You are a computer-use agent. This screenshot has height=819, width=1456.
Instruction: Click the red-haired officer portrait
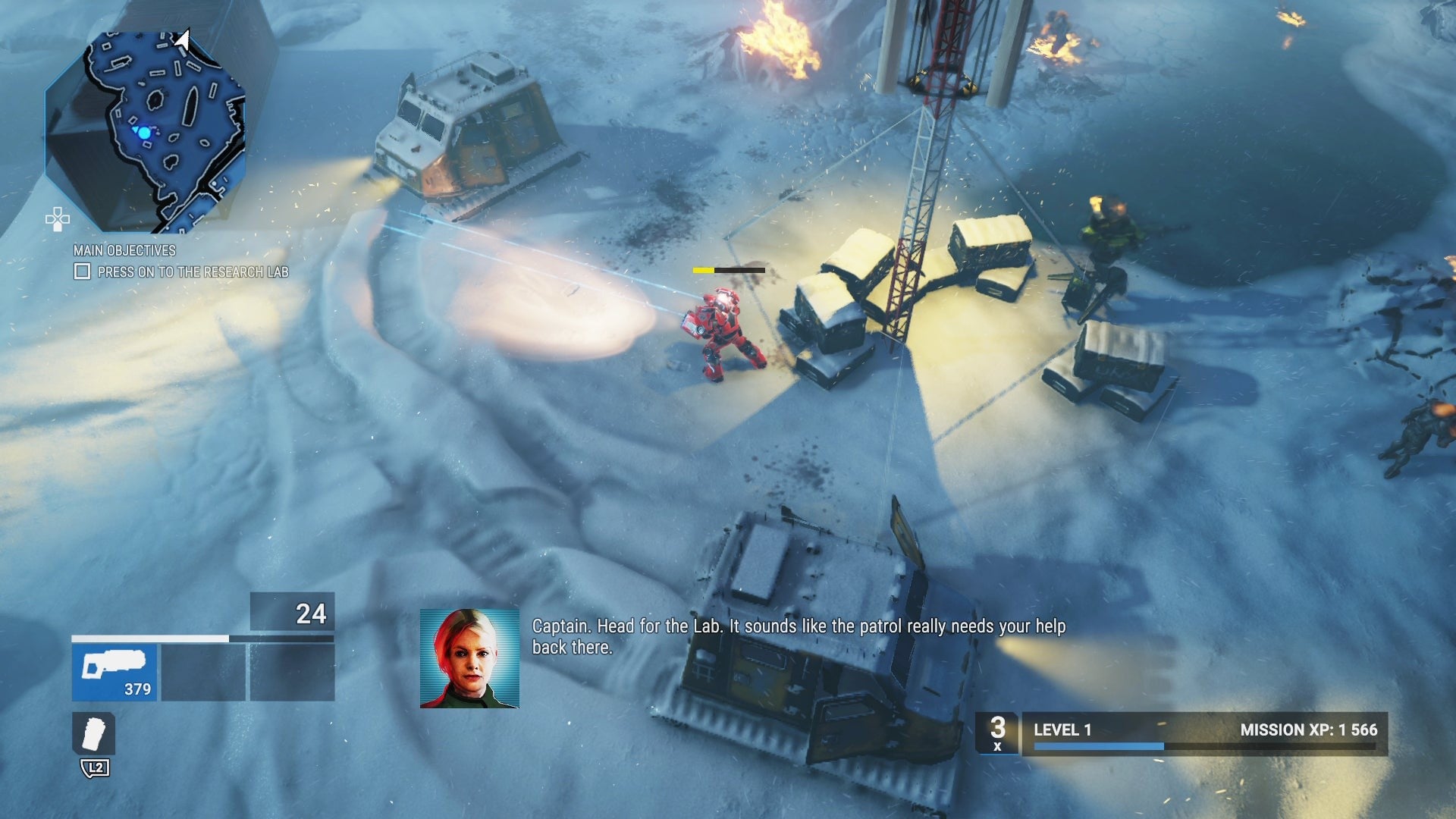[469, 658]
